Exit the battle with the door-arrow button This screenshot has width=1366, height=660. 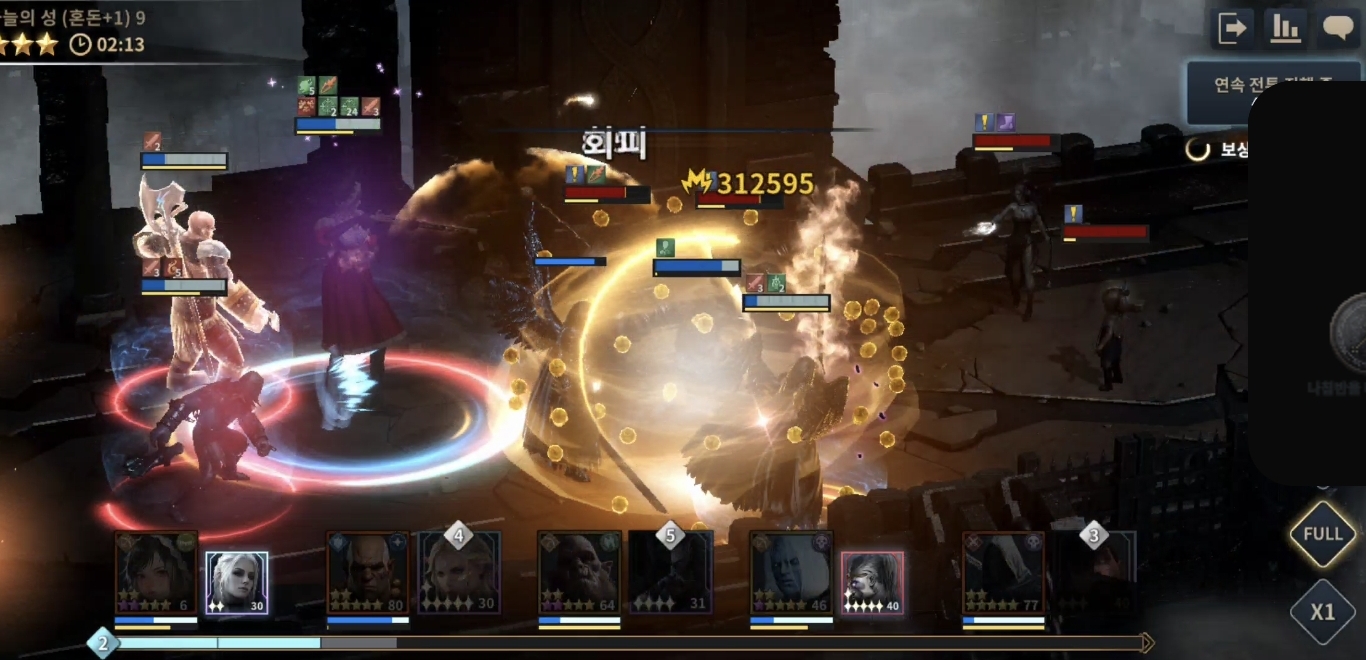coord(1233,28)
